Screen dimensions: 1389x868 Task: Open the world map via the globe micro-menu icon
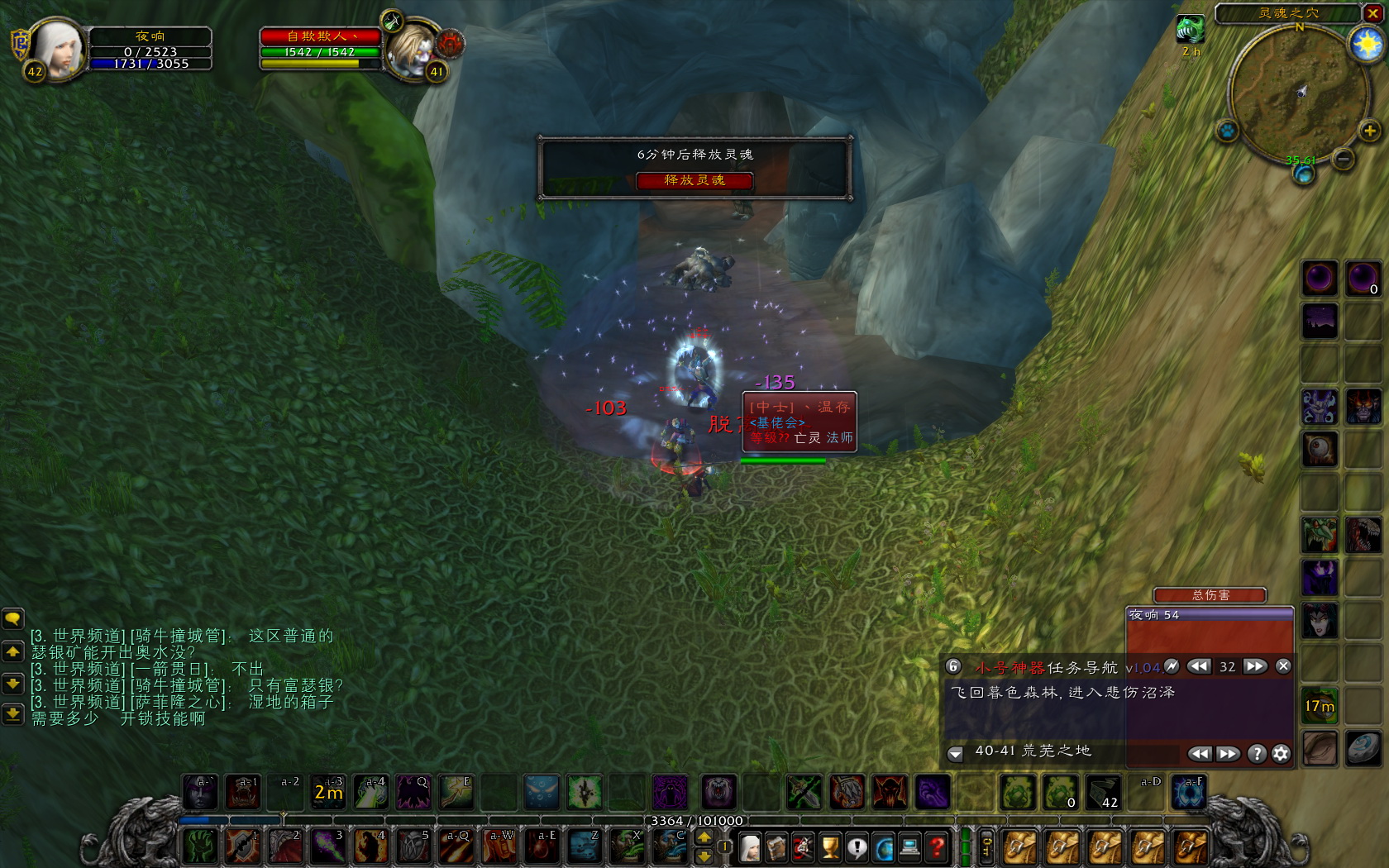pos(883,847)
